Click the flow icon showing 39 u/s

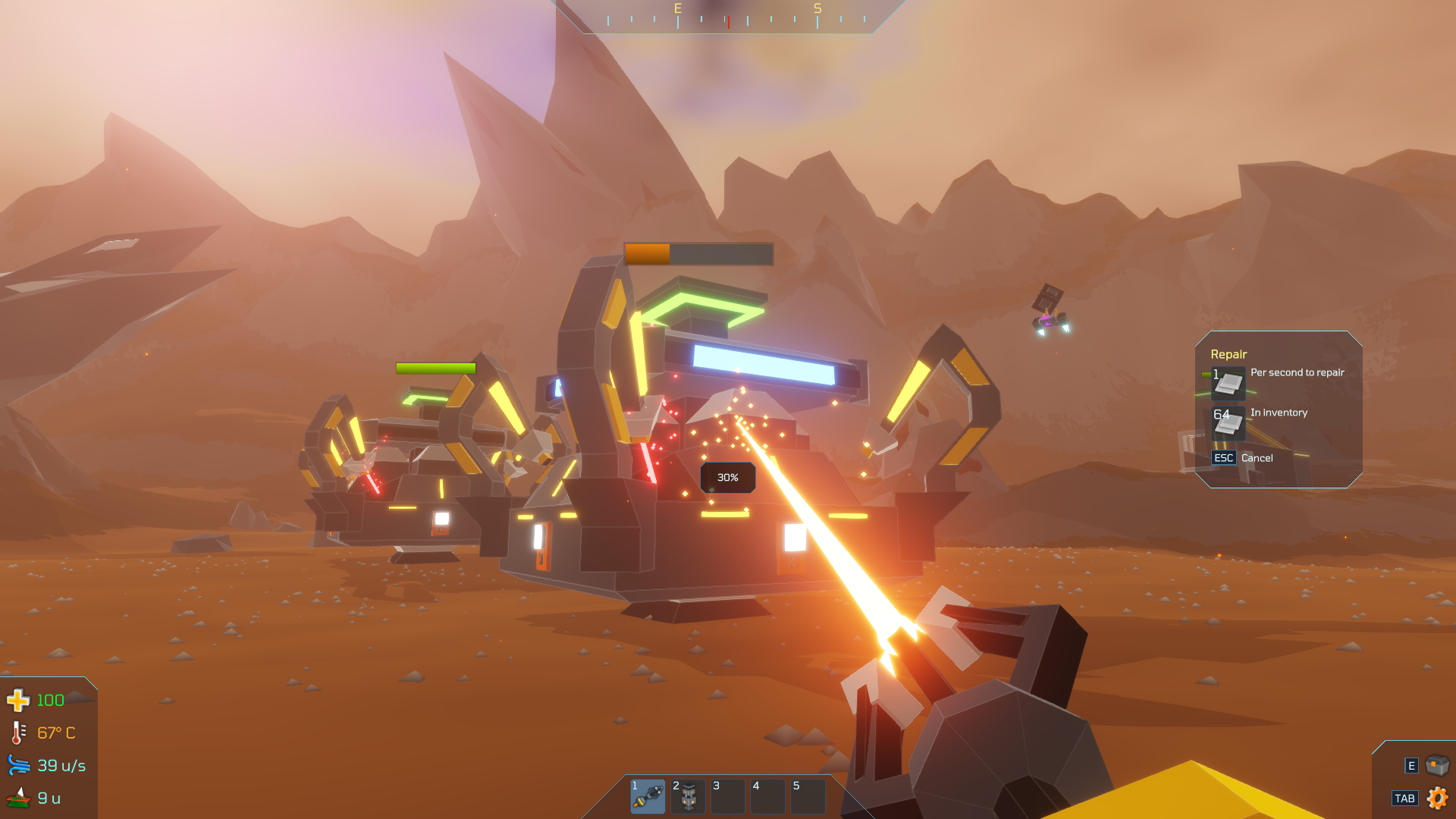coord(19,765)
